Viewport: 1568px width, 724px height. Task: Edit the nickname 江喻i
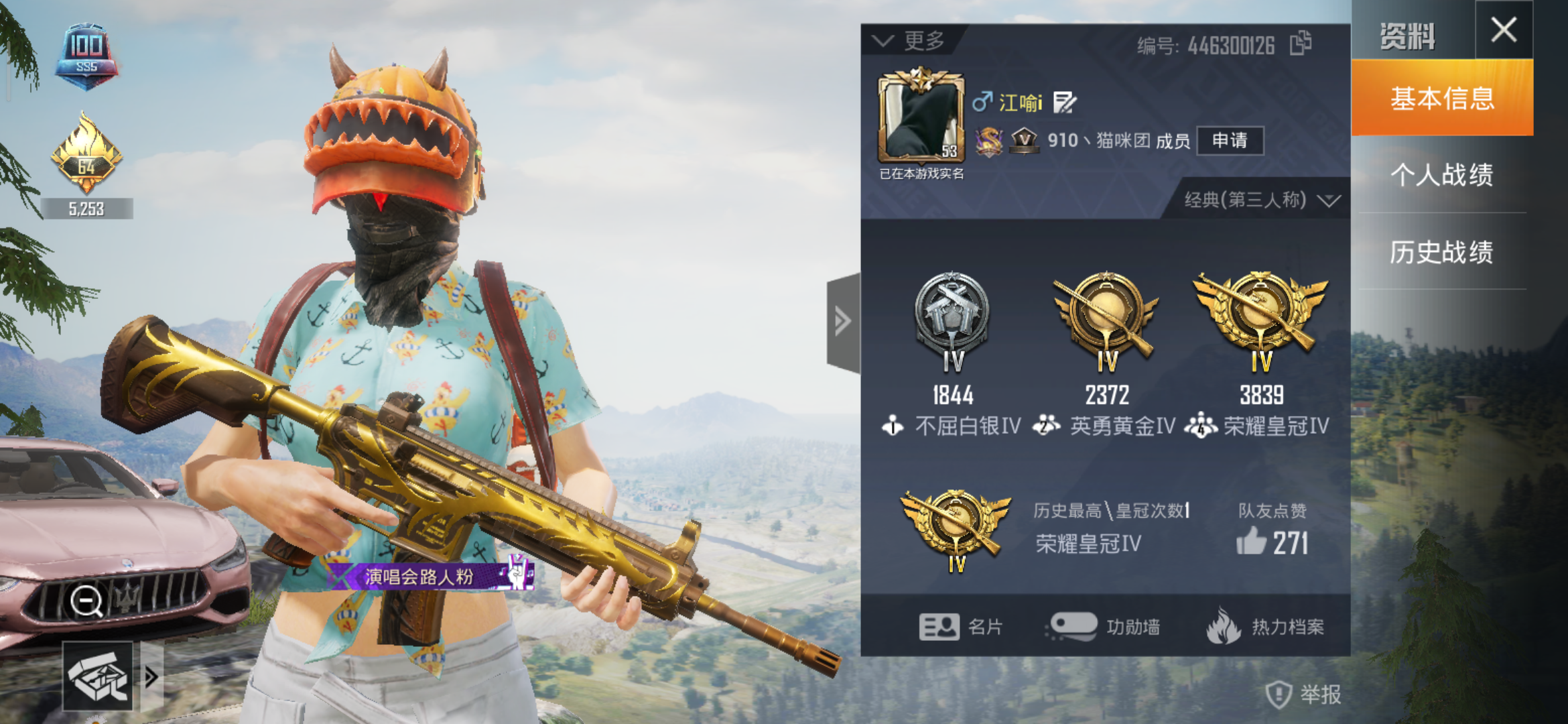point(1064,102)
